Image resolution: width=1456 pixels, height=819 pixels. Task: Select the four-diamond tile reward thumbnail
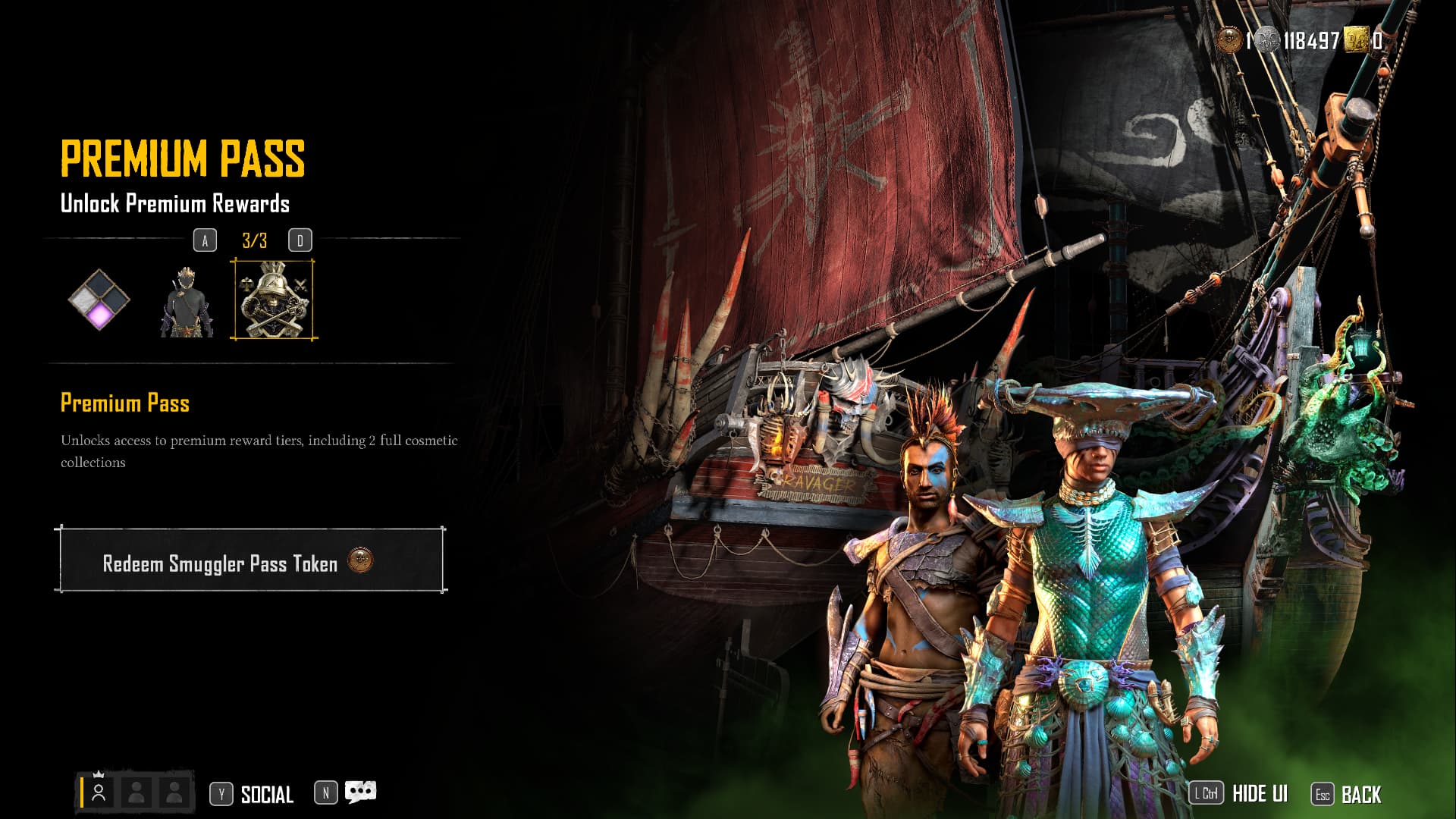point(99,300)
